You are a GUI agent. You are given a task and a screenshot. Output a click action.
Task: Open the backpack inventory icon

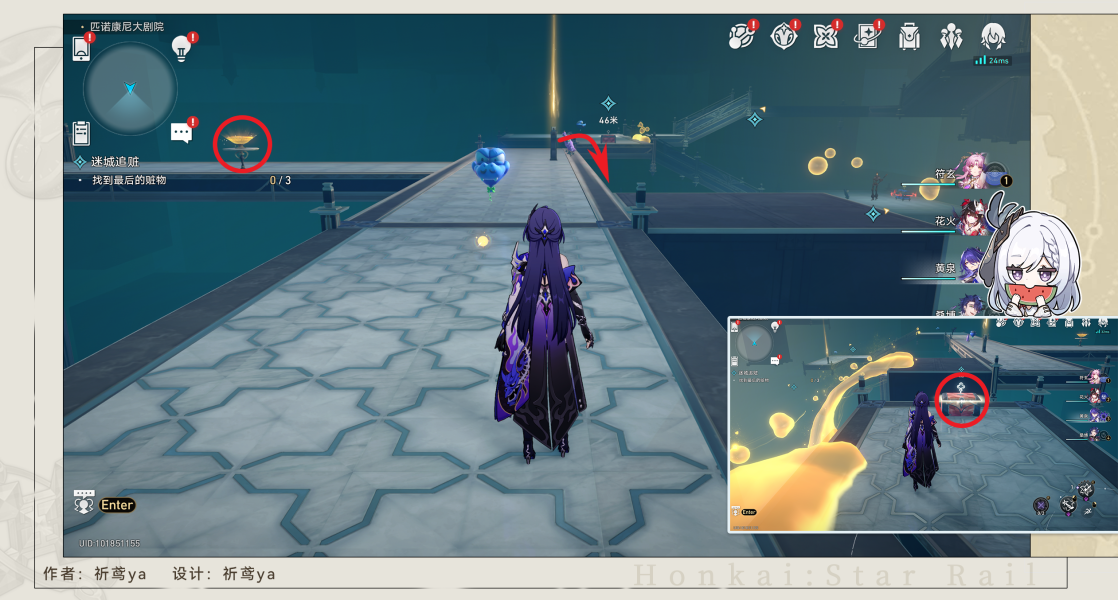click(x=909, y=37)
